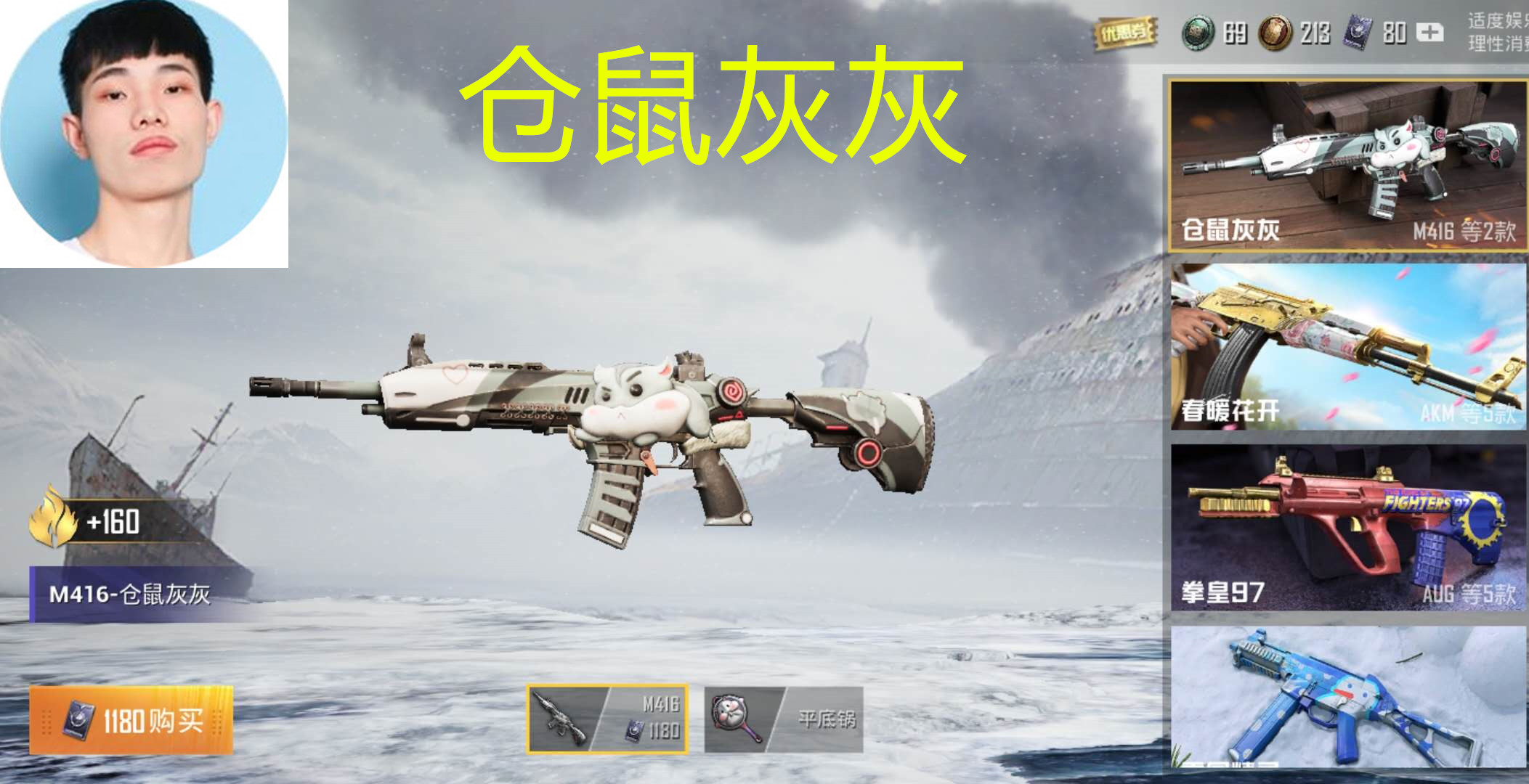Click the 适度娱乐 理性消费 notice text
The width and height of the screenshot is (1529, 784).
click(x=1496, y=32)
